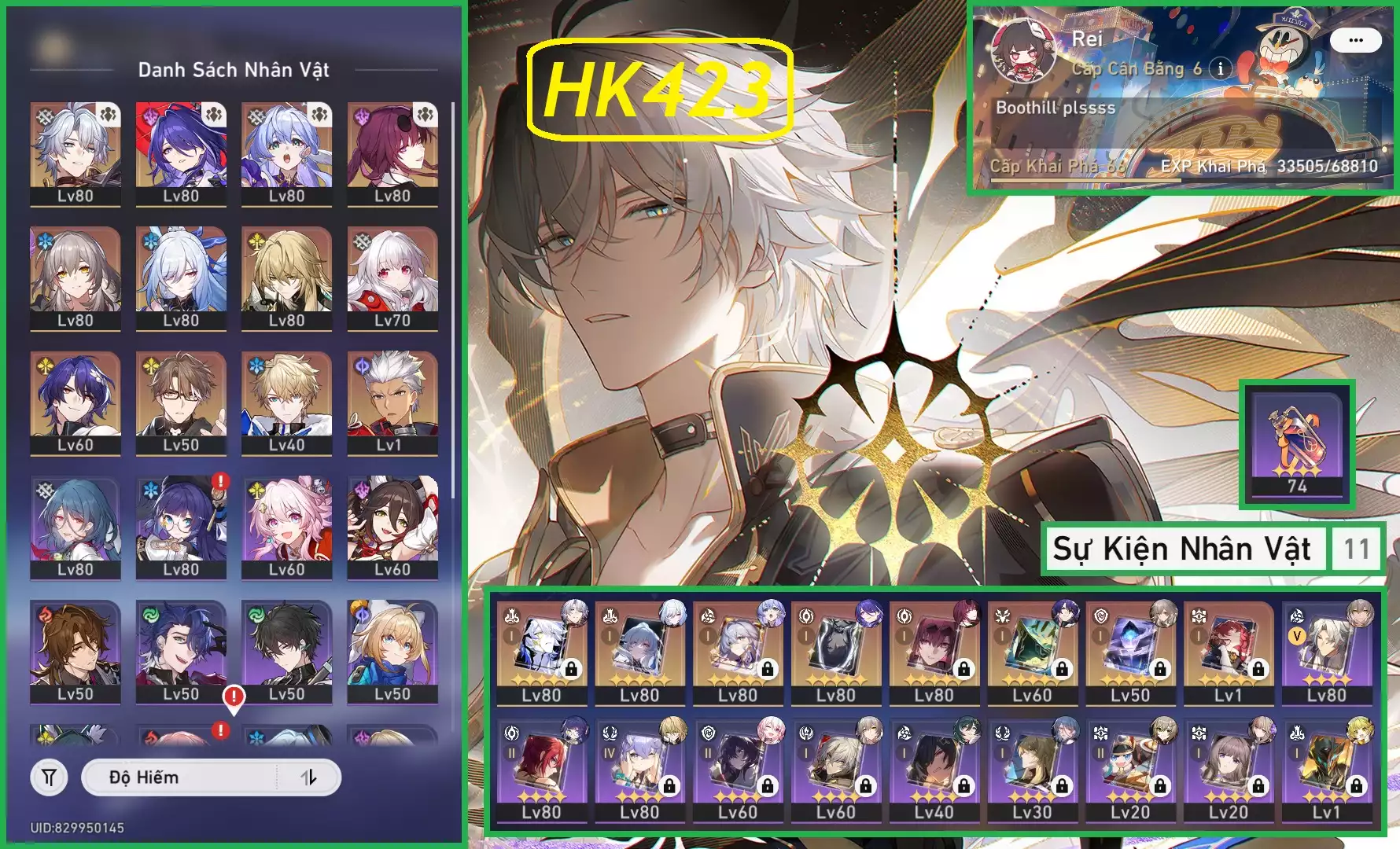This screenshot has width=1400, height=849.
Task: Open the character filter funnel button
Action: click(49, 777)
